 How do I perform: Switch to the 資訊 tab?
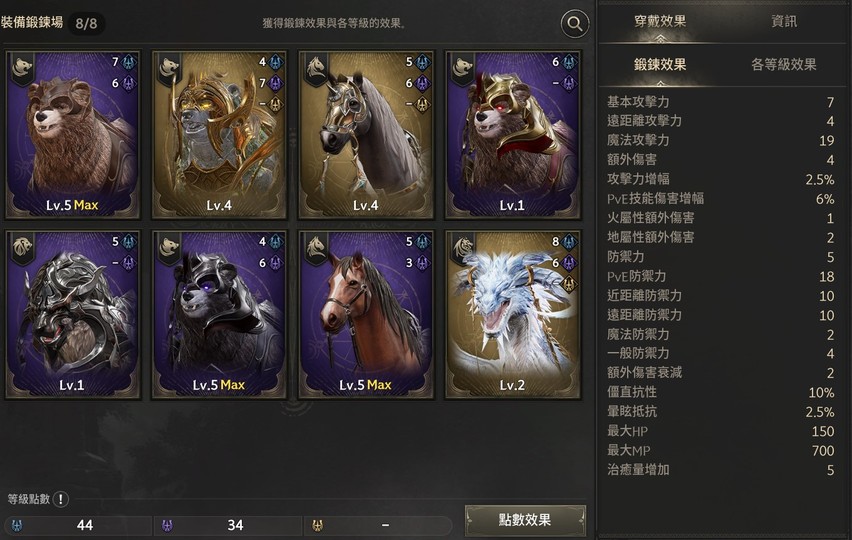click(784, 21)
